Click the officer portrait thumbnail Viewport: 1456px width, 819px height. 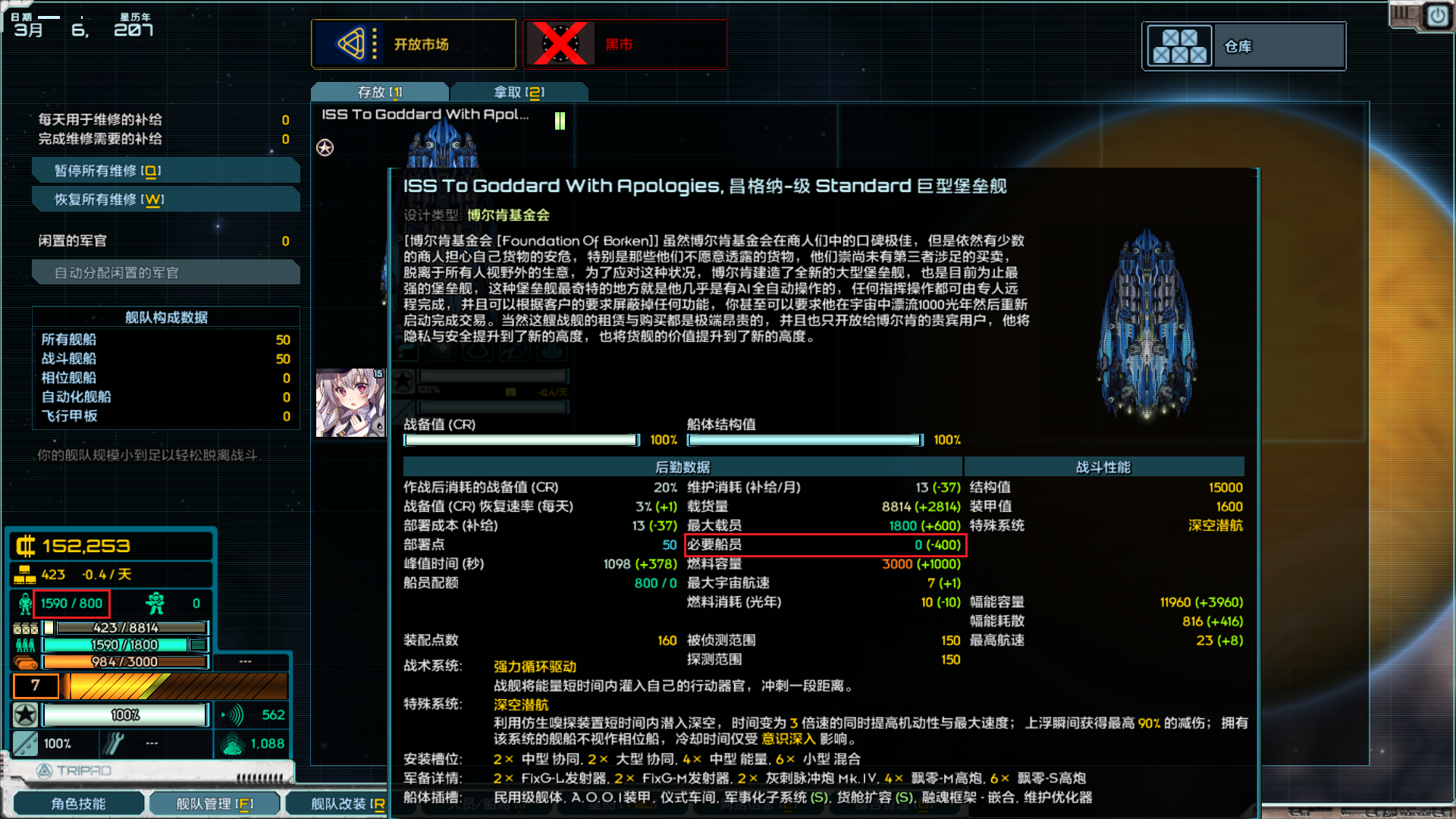[x=350, y=402]
